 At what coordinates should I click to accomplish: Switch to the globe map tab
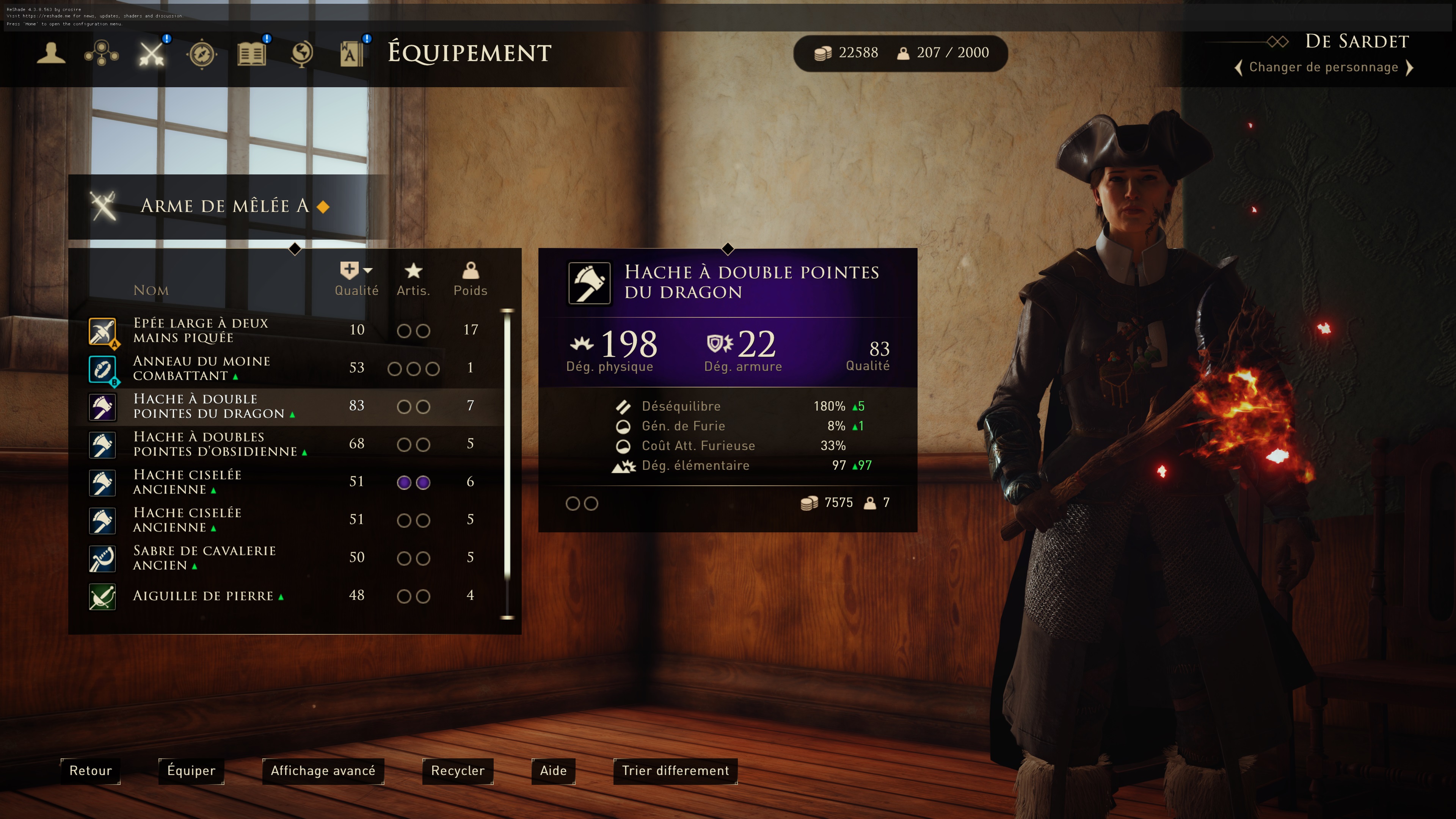302,54
